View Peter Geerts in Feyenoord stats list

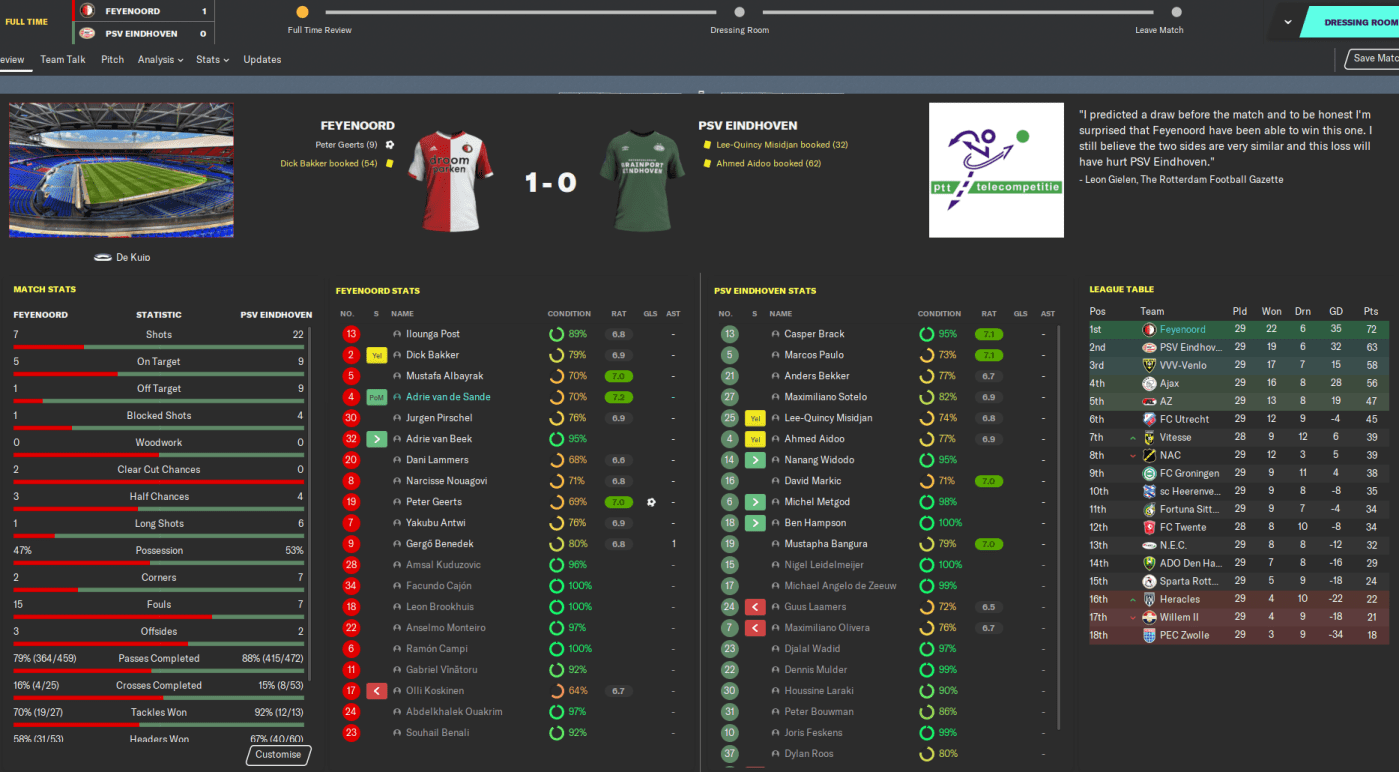point(434,502)
